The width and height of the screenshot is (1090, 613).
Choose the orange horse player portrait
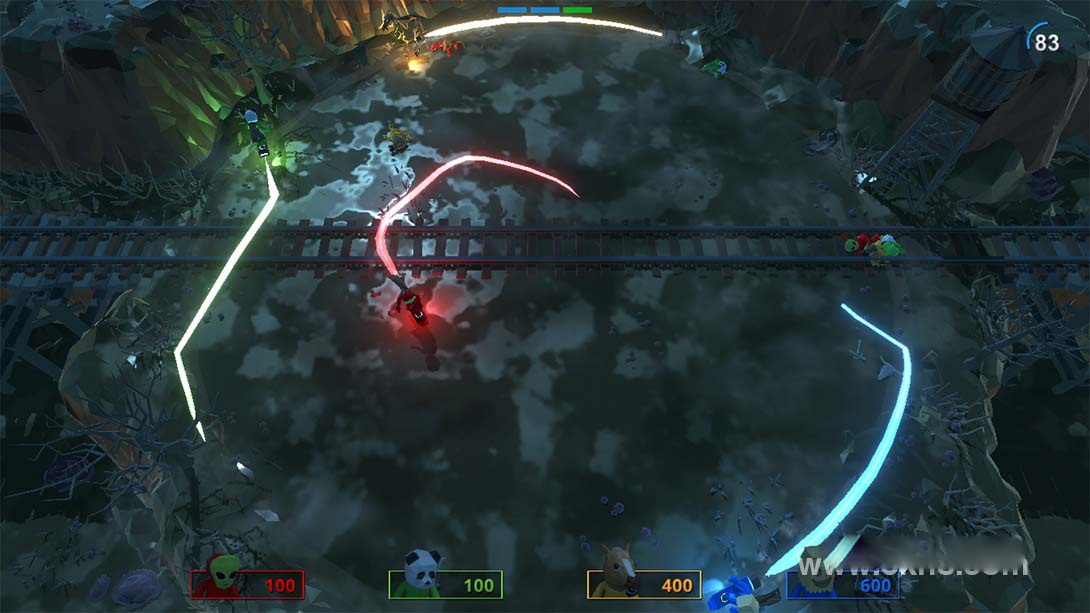(x=614, y=574)
